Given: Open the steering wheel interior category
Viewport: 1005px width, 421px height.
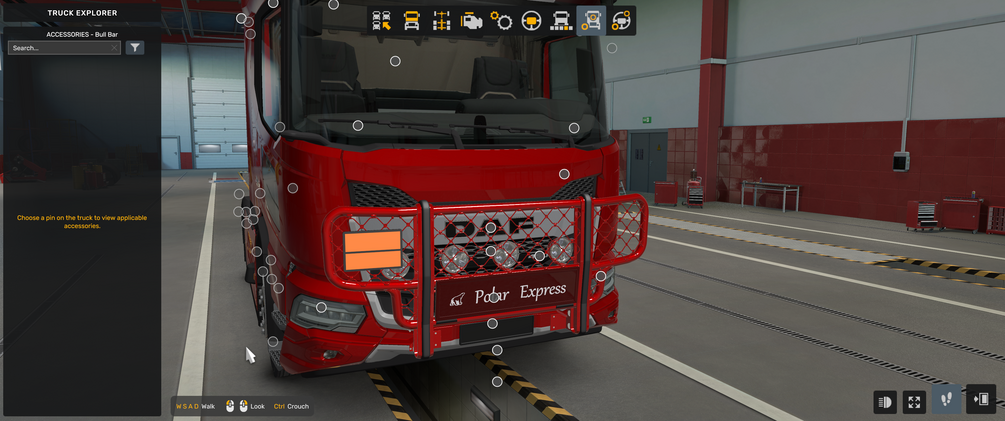Looking at the screenshot, I should (x=531, y=20).
